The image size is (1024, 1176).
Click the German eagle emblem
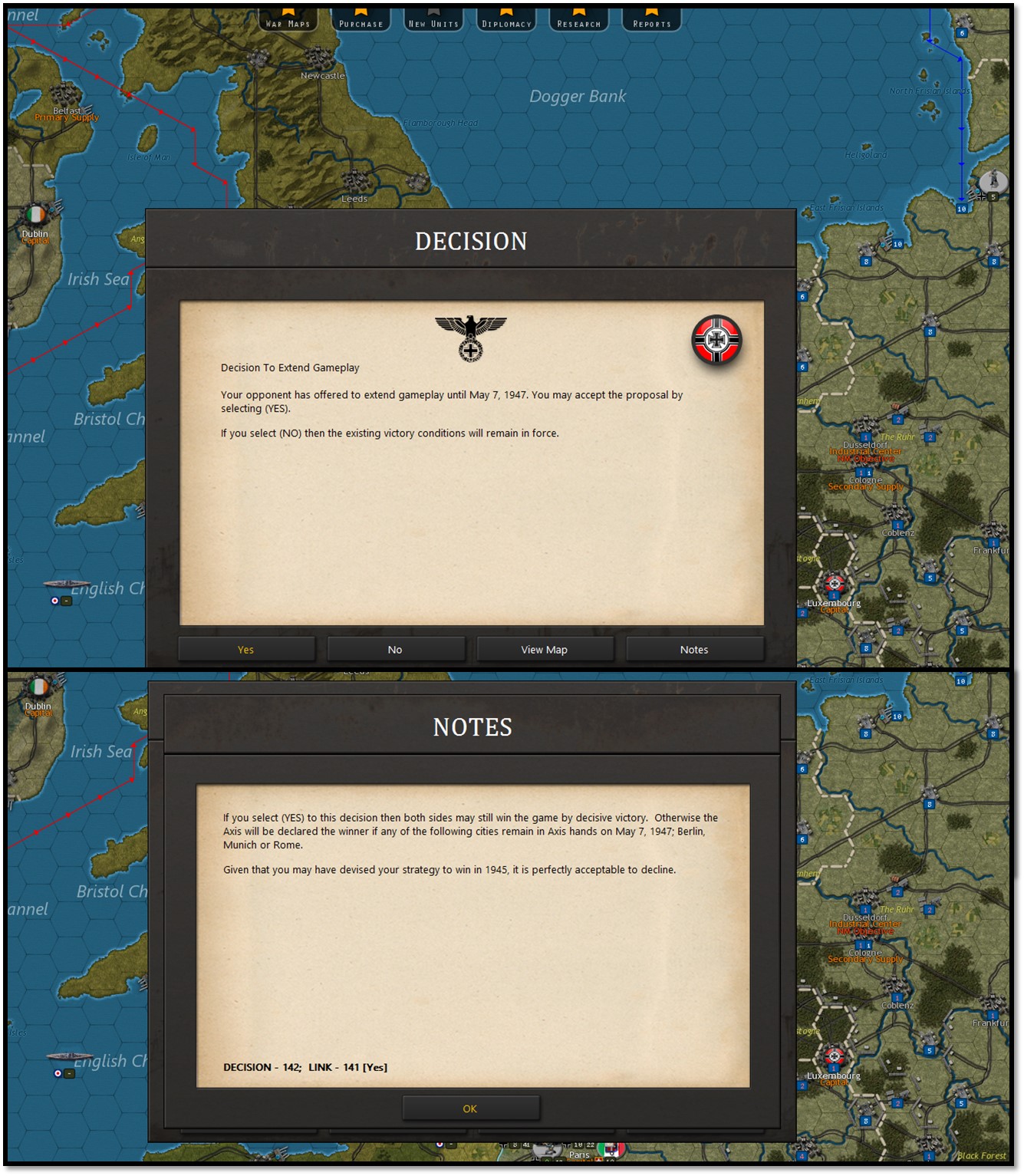pyautogui.click(x=471, y=335)
